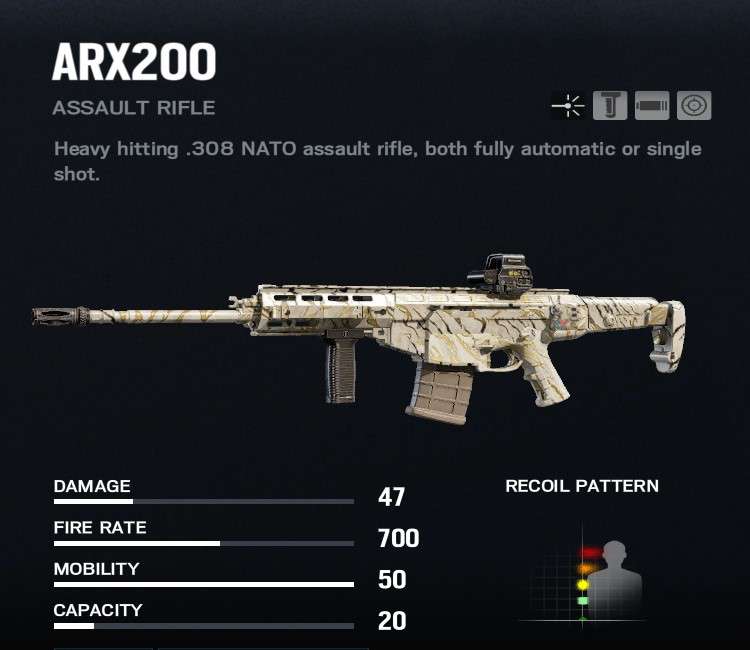Open the barrel attachment icon
The width and height of the screenshot is (750, 650).
[652, 105]
